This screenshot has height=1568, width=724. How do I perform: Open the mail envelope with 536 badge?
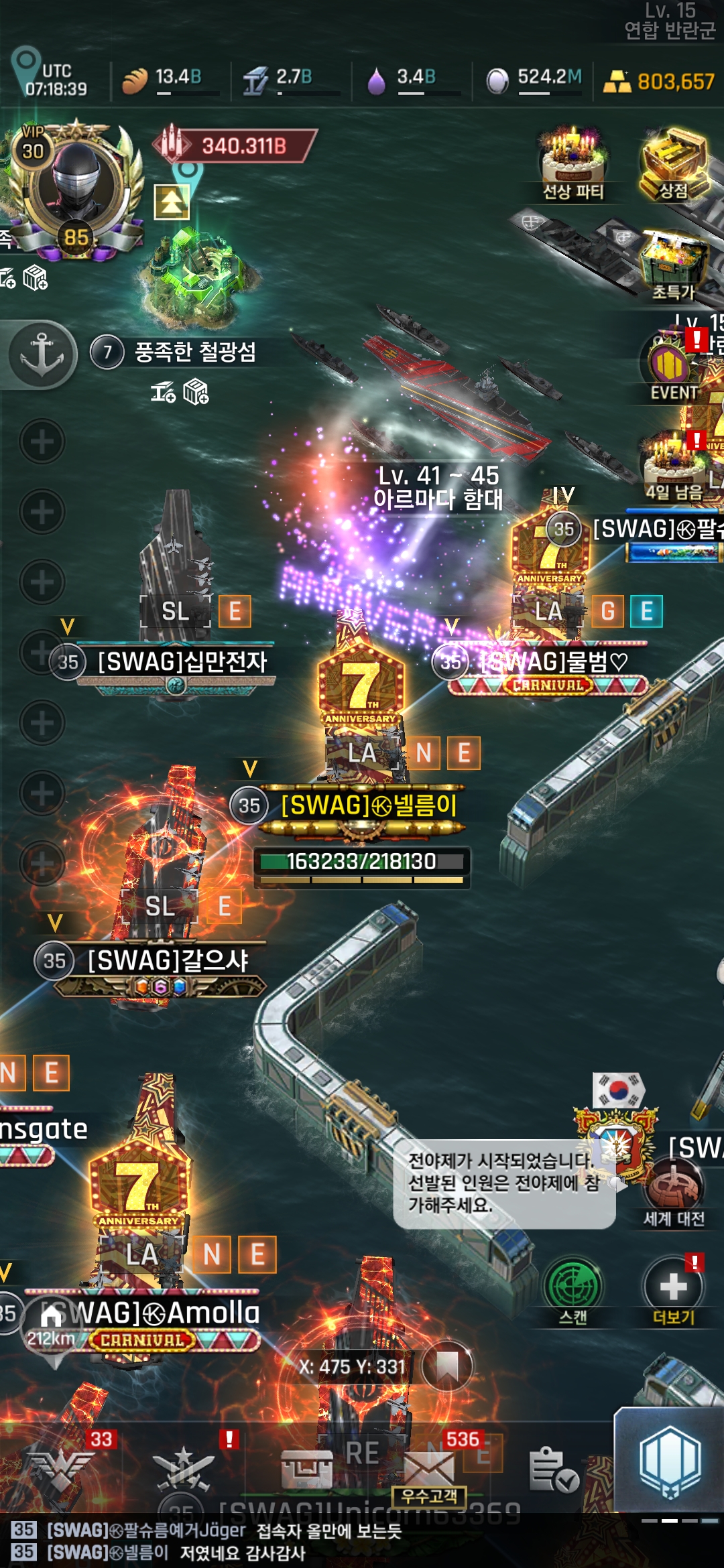pos(429,1469)
